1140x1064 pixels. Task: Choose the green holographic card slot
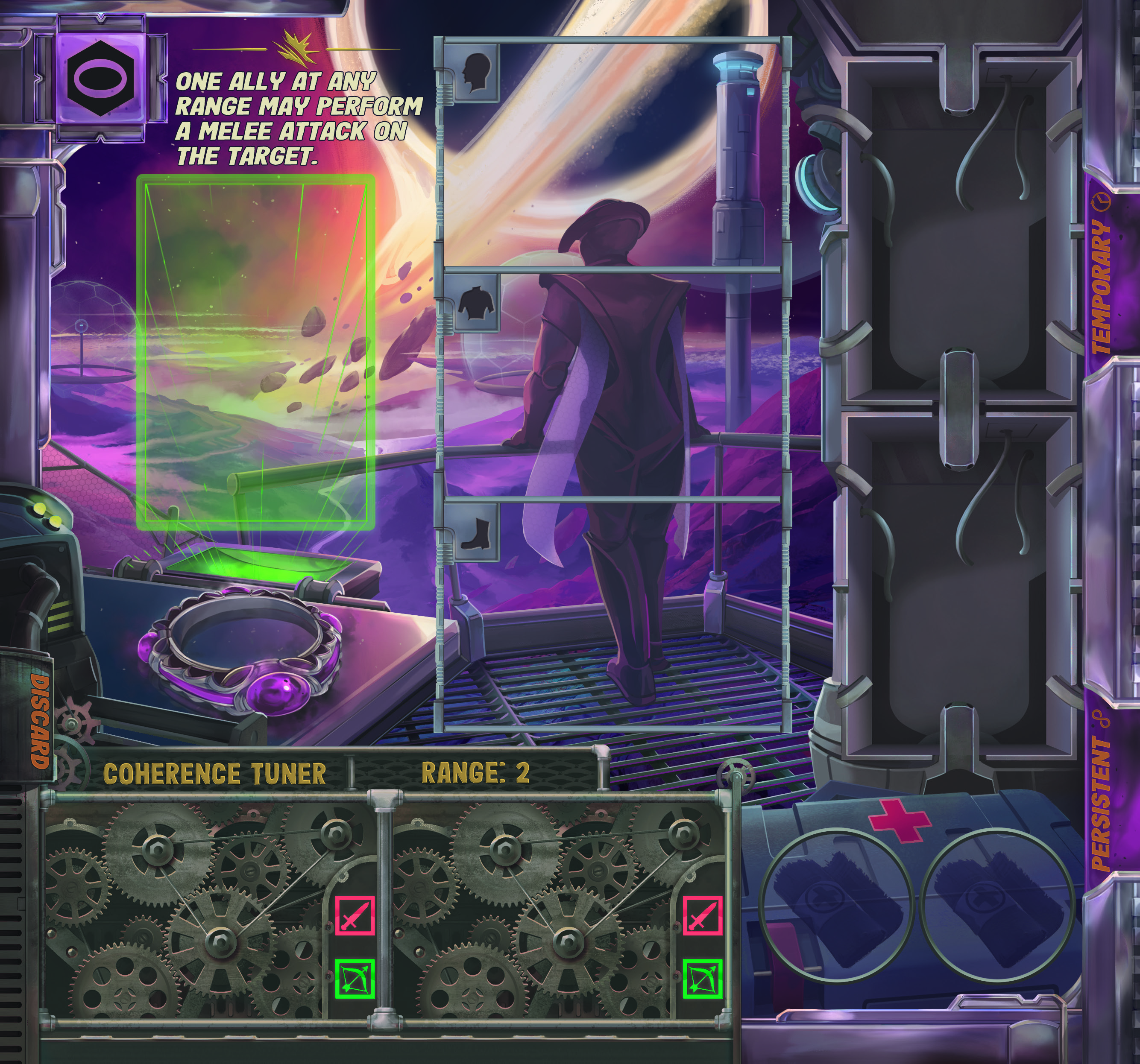pos(255,352)
